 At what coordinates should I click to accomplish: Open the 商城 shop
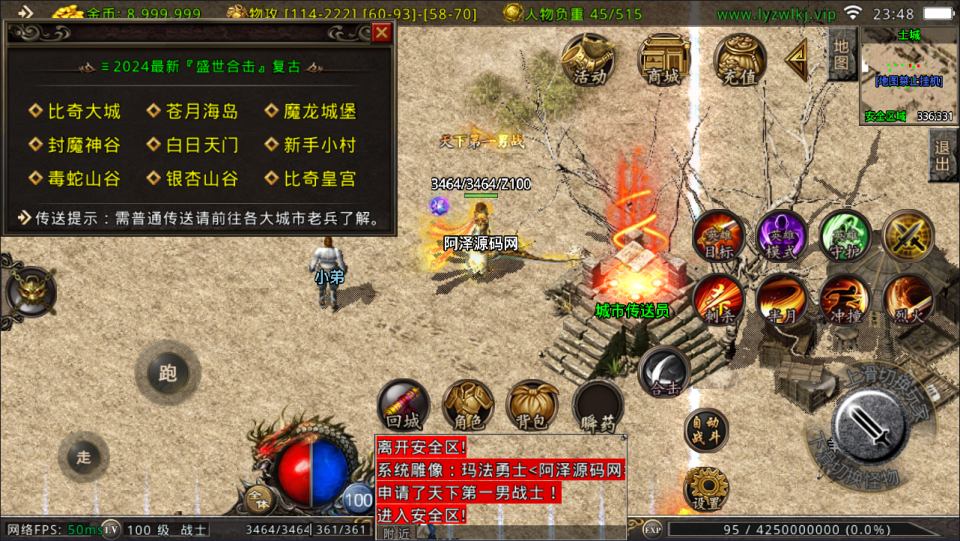click(x=664, y=61)
